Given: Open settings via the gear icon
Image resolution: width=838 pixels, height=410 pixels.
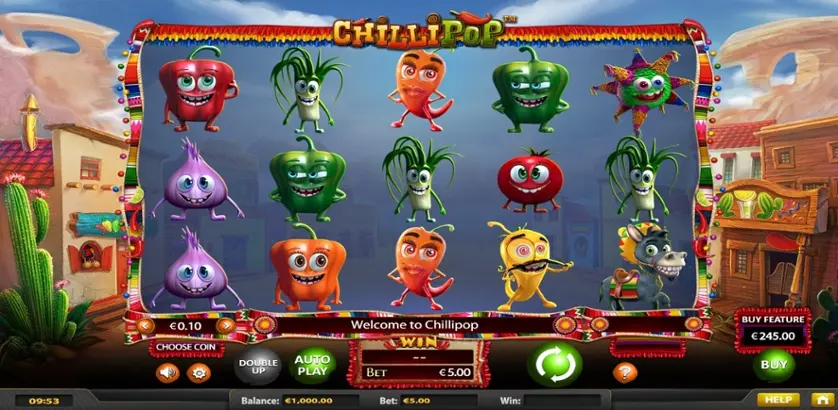Looking at the screenshot, I should pyautogui.click(x=200, y=373).
